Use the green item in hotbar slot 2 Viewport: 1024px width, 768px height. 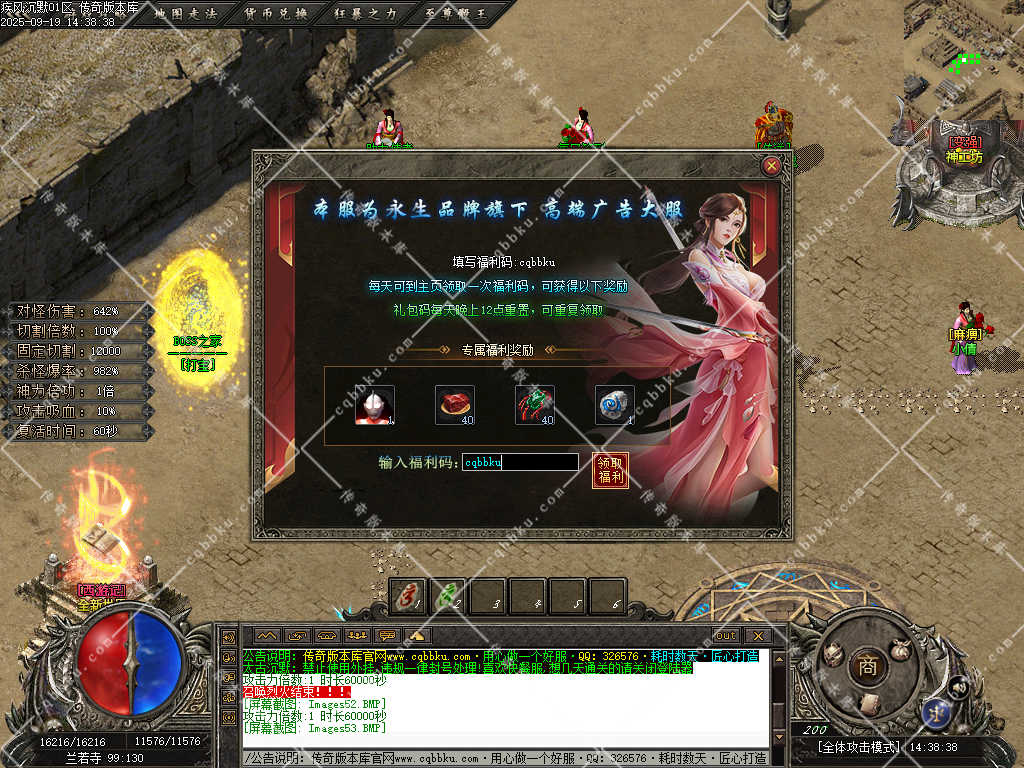[x=448, y=597]
